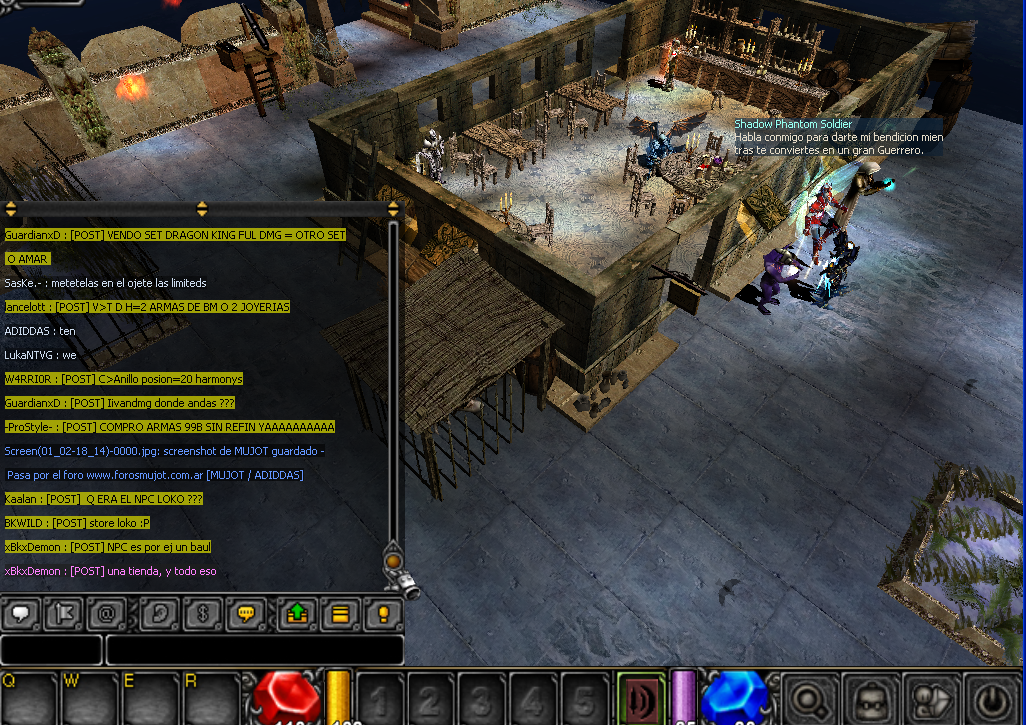Activate the ear whisper button

pyautogui.click(x=159, y=613)
